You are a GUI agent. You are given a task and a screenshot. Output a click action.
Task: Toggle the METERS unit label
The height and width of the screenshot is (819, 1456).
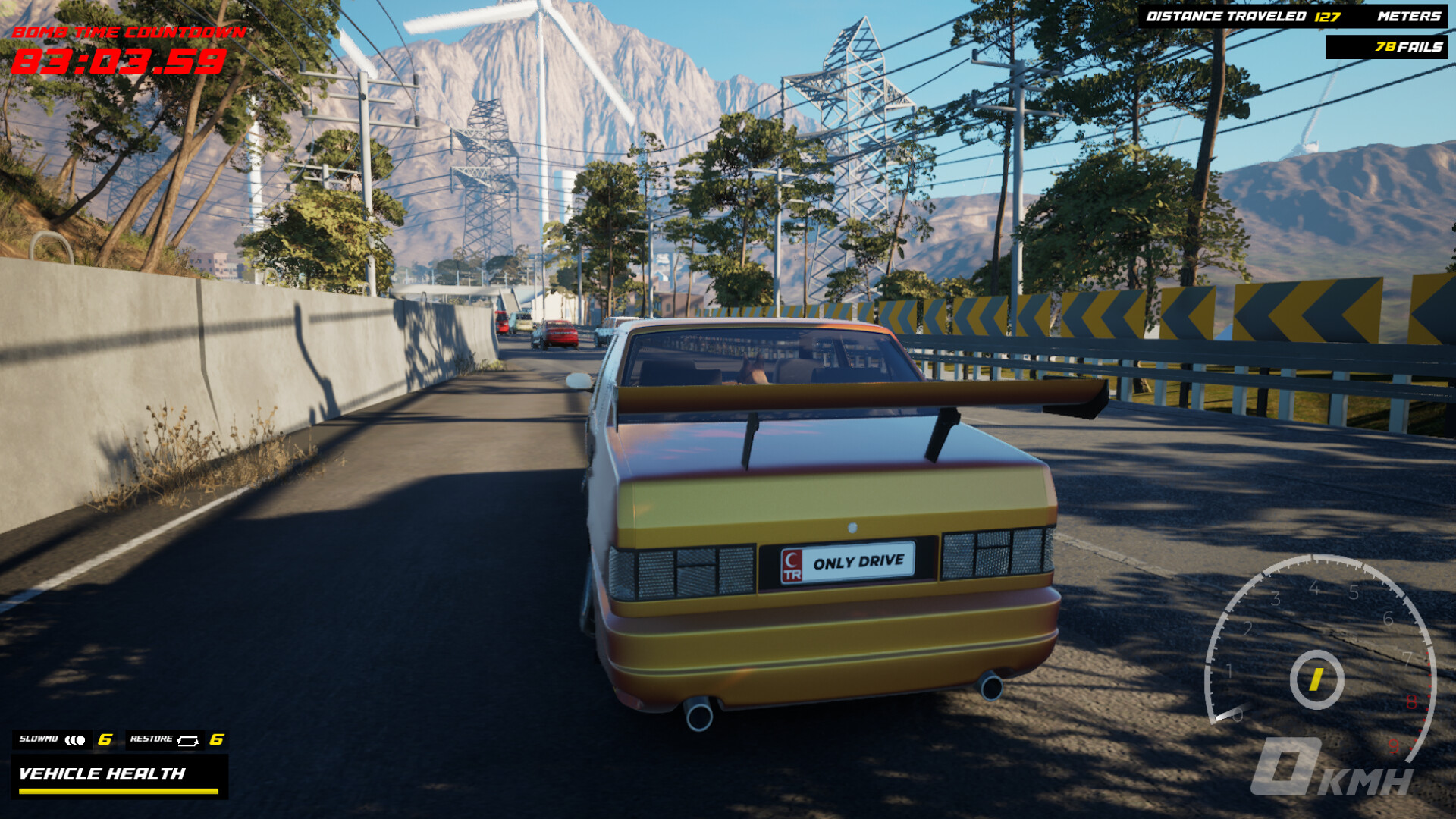pyautogui.click(x=1408, y=17)
